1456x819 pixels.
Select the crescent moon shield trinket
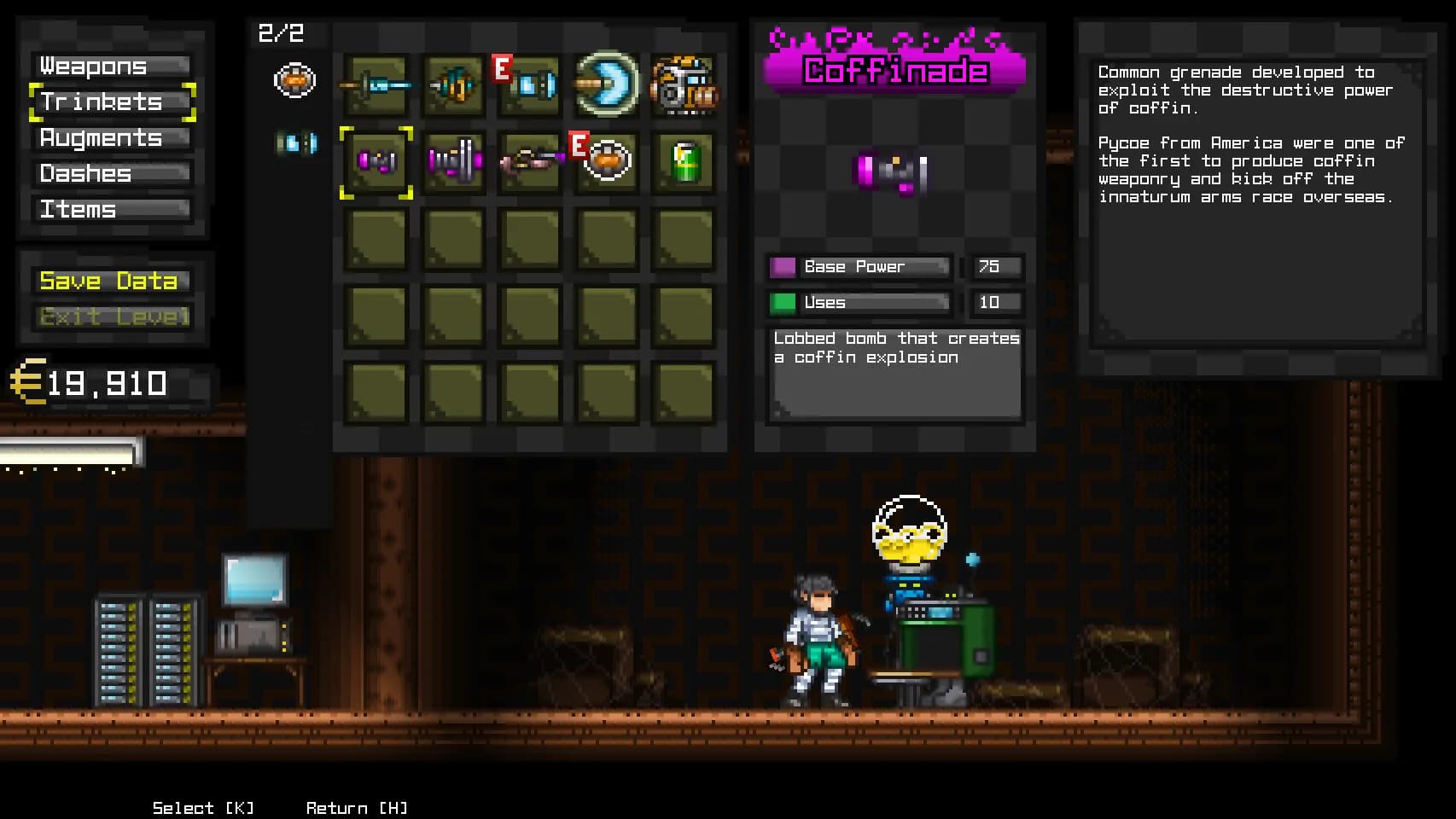click(606, 85)
